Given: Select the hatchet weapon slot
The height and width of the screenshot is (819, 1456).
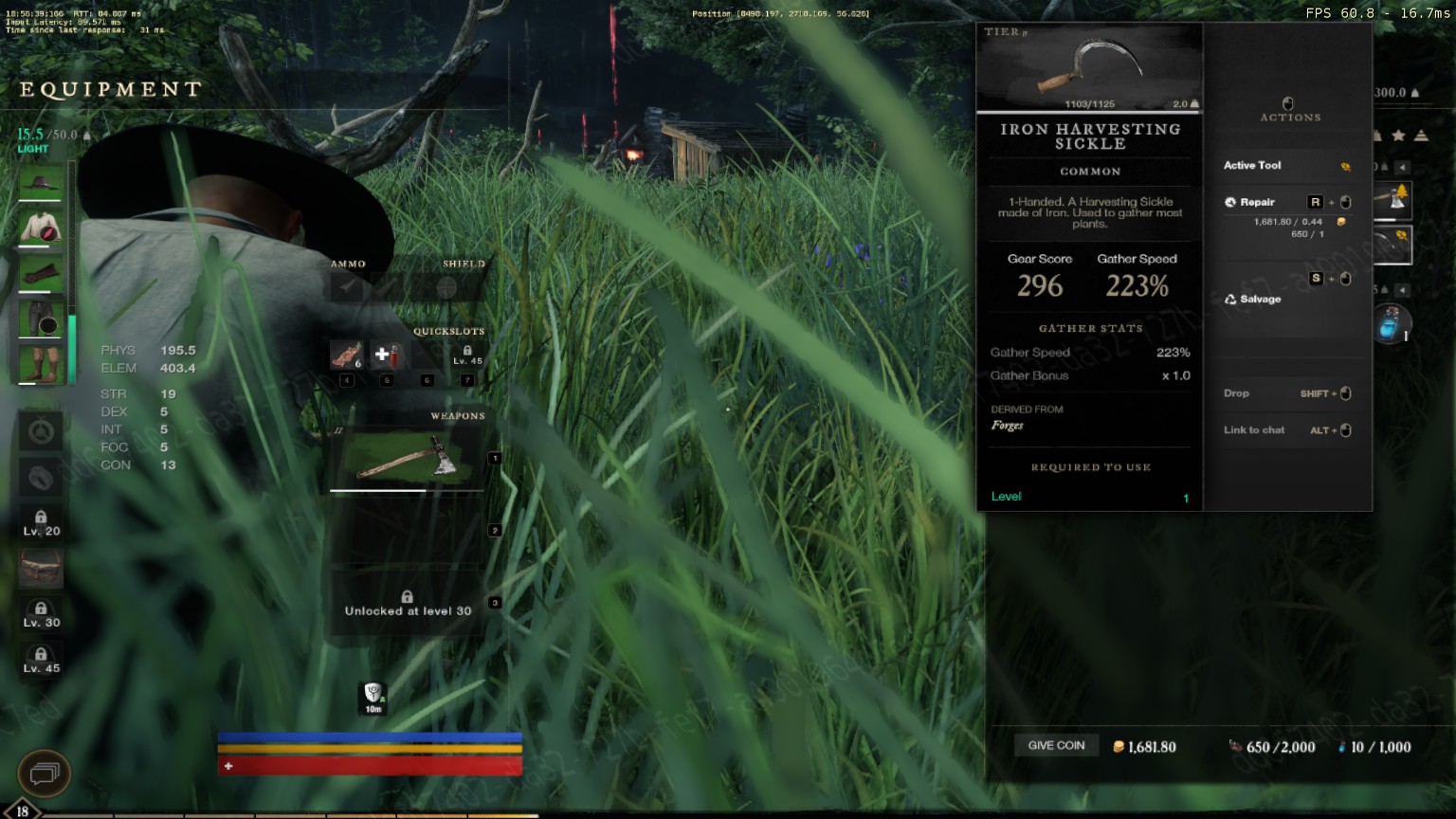Looking at the screenshot, I should pyautogui.click(x=408, y=460).
